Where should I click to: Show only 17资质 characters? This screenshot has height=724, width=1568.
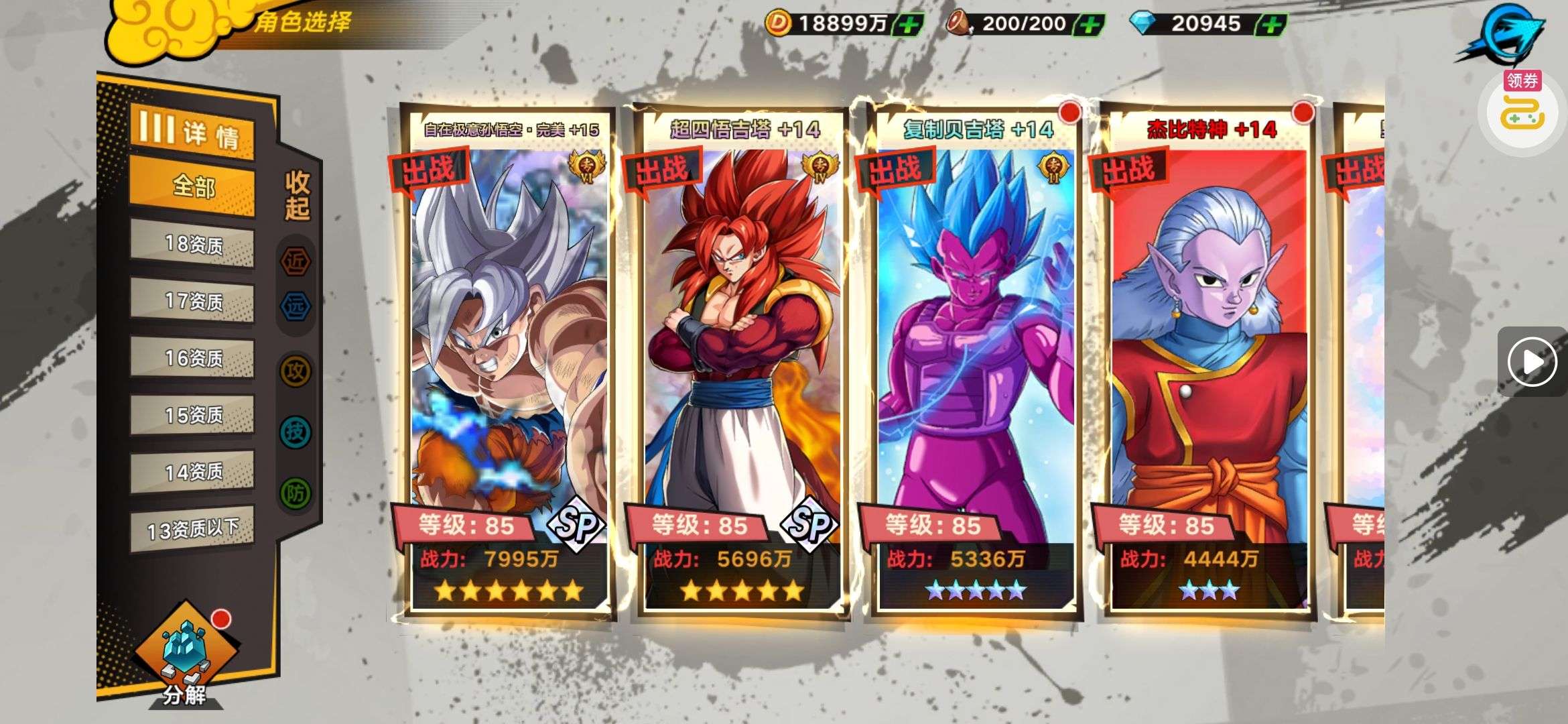click(192, 302)
